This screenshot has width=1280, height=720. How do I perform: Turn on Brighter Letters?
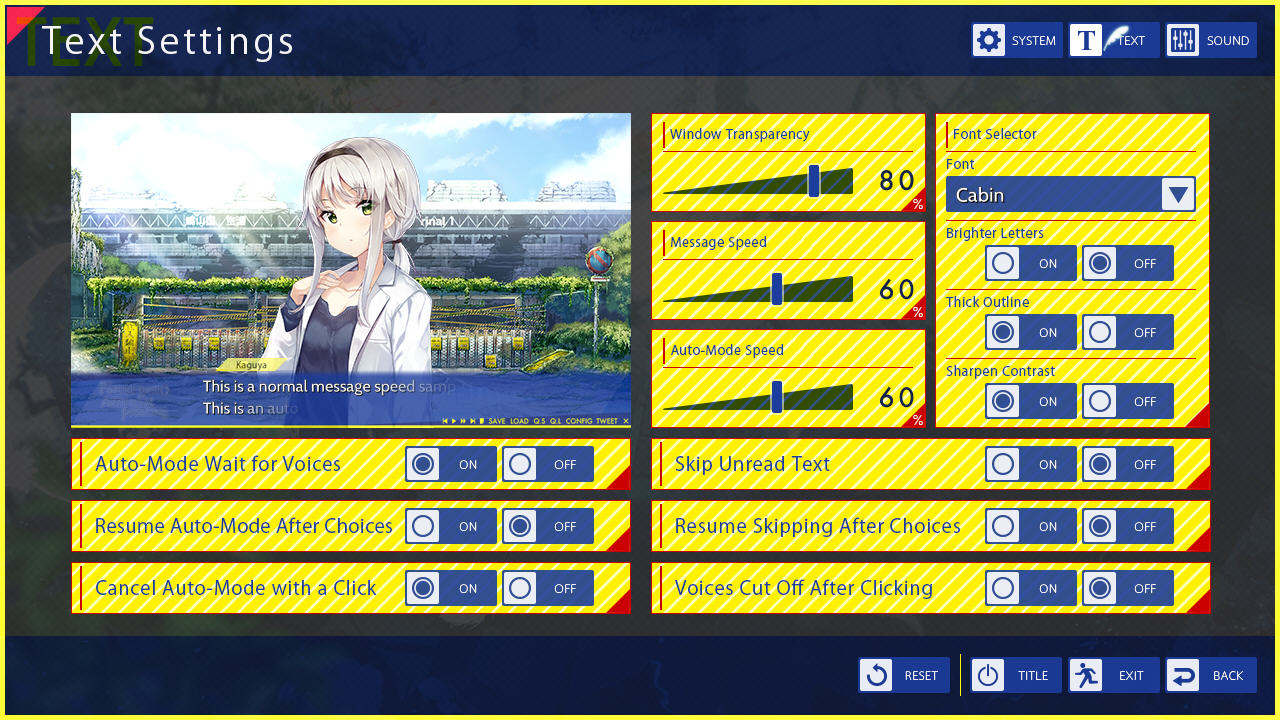pos(1002,262)
